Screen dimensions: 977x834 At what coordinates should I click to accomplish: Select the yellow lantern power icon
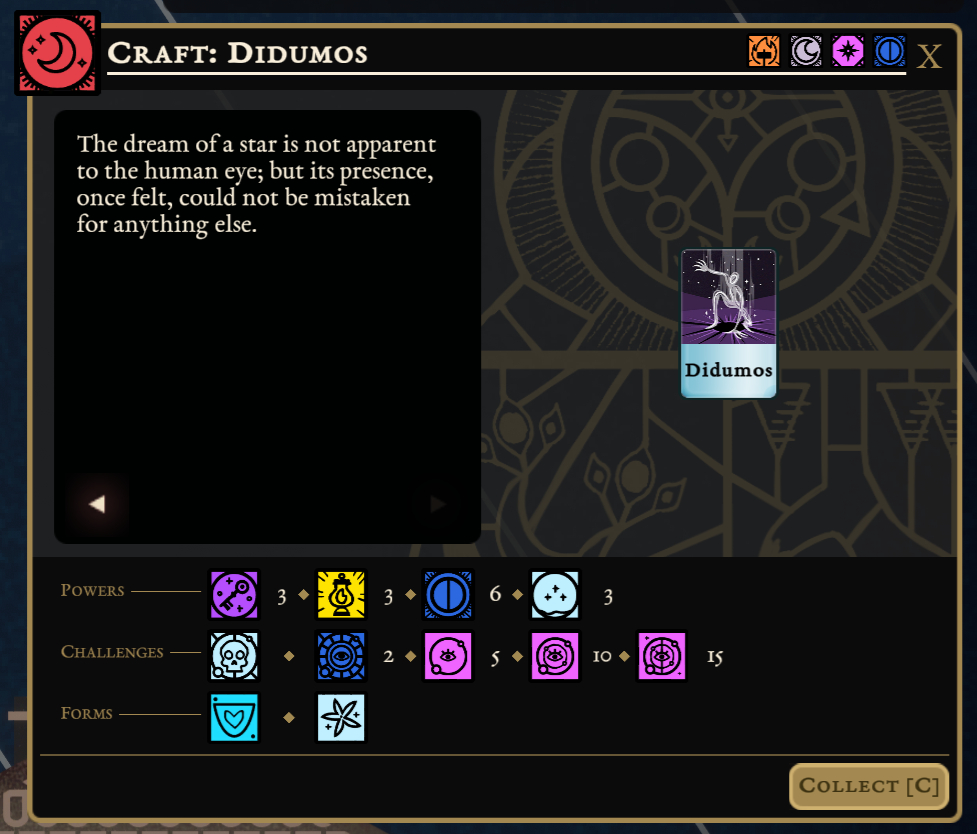tap(341, 595)
